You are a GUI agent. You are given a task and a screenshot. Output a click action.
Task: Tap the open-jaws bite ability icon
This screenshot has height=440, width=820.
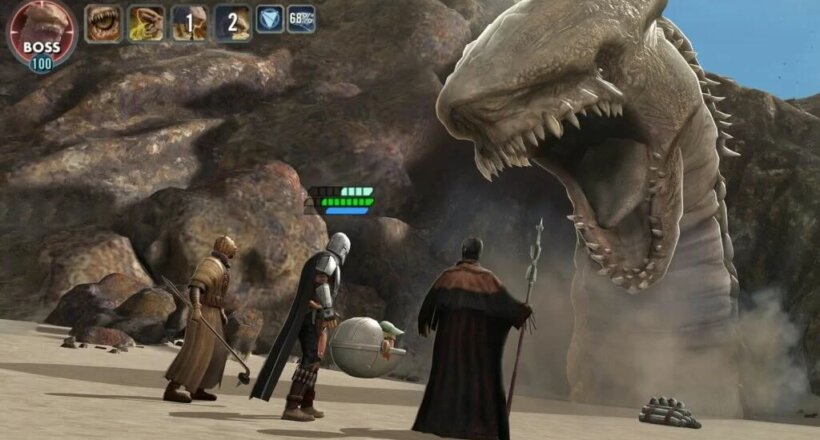click(x=103, y=23)
